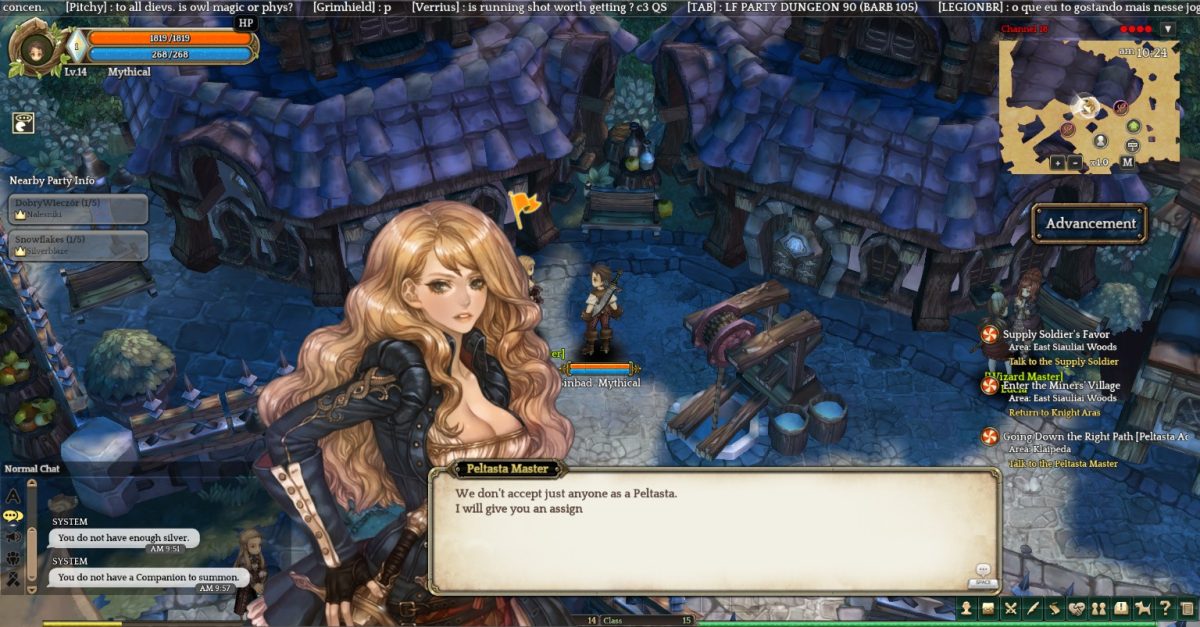Zoom in the minimap with plus button
This screenshot has height=627, width=1200.
pos(1057,162)
